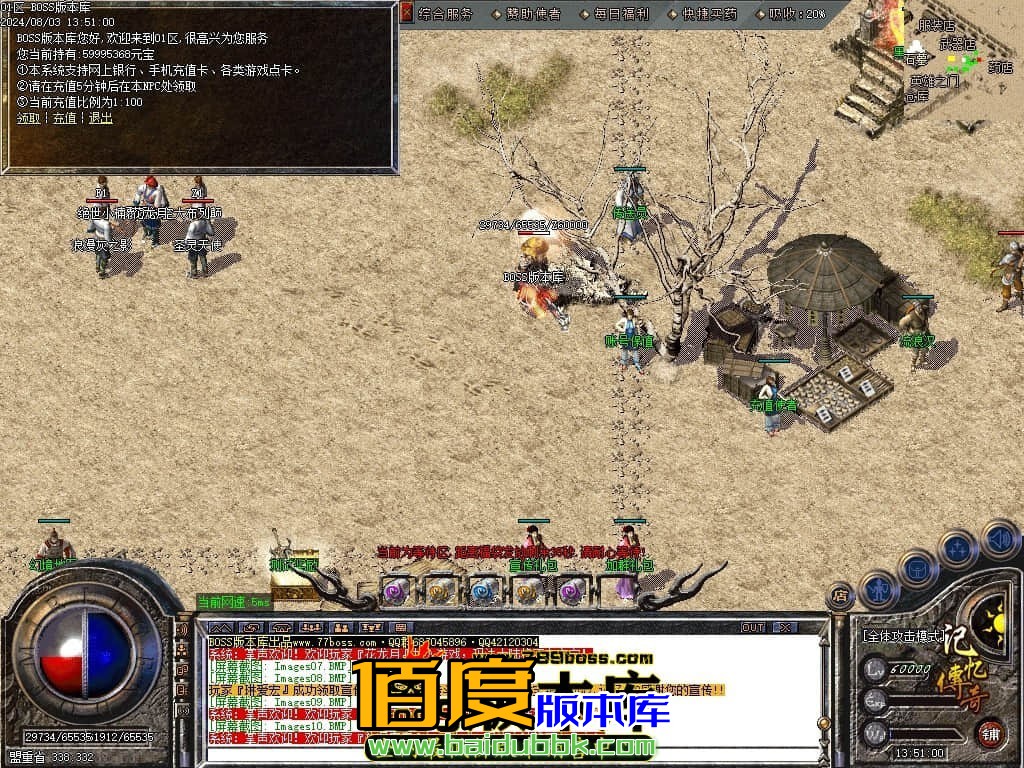Open the 铺 stall button

989,732
